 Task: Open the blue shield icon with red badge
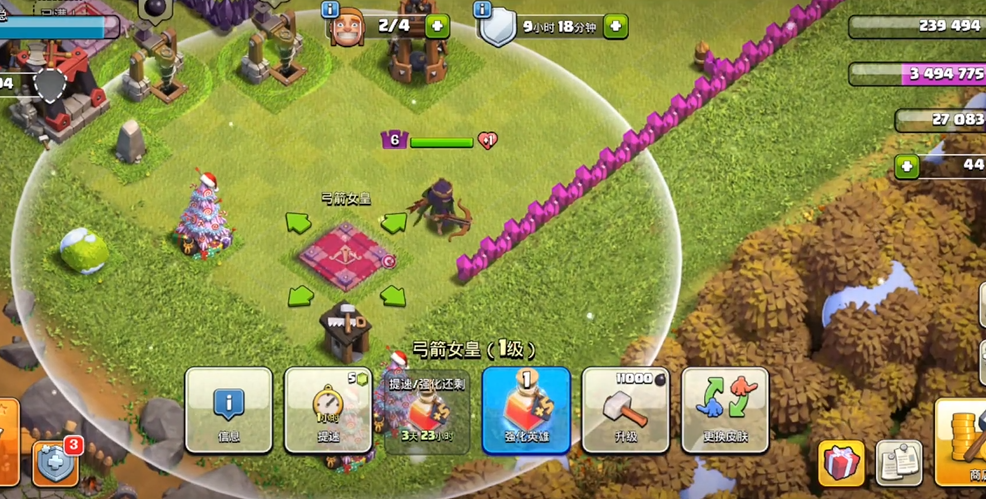(x=54, y=463)
